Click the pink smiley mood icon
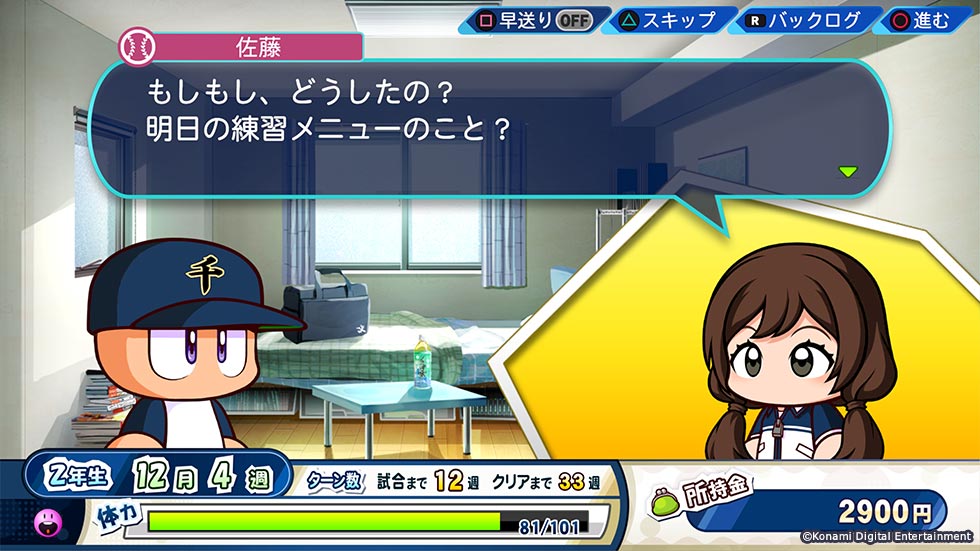 [x=47, y=520]
